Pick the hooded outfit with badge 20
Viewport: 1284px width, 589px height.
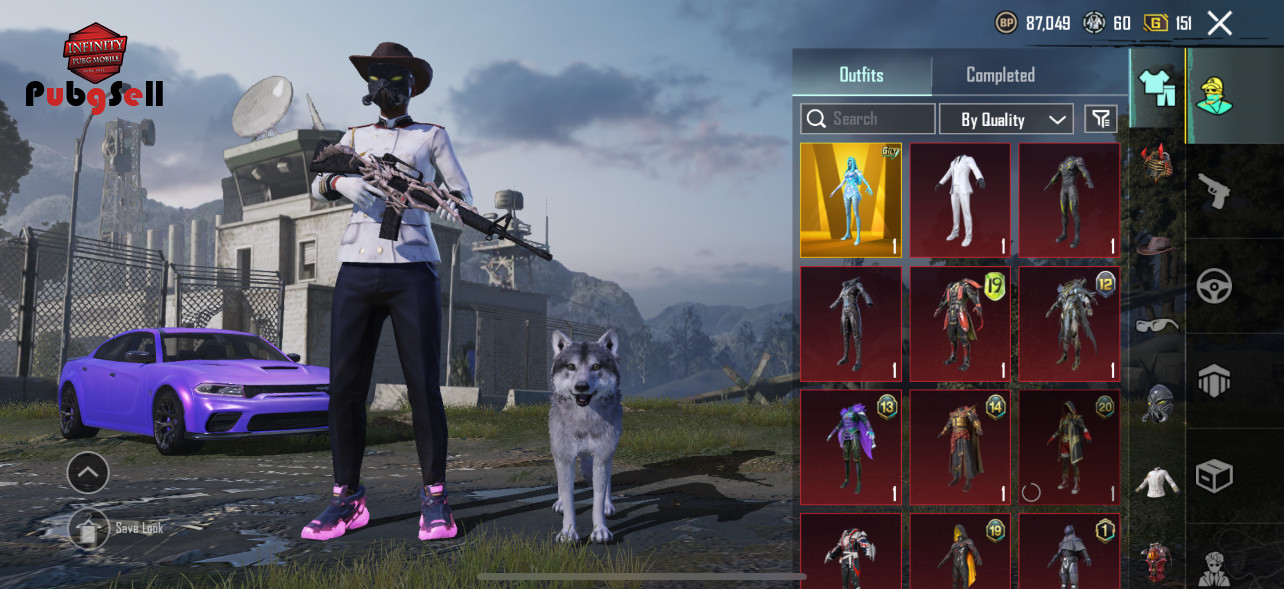[x=1069, y=447]
